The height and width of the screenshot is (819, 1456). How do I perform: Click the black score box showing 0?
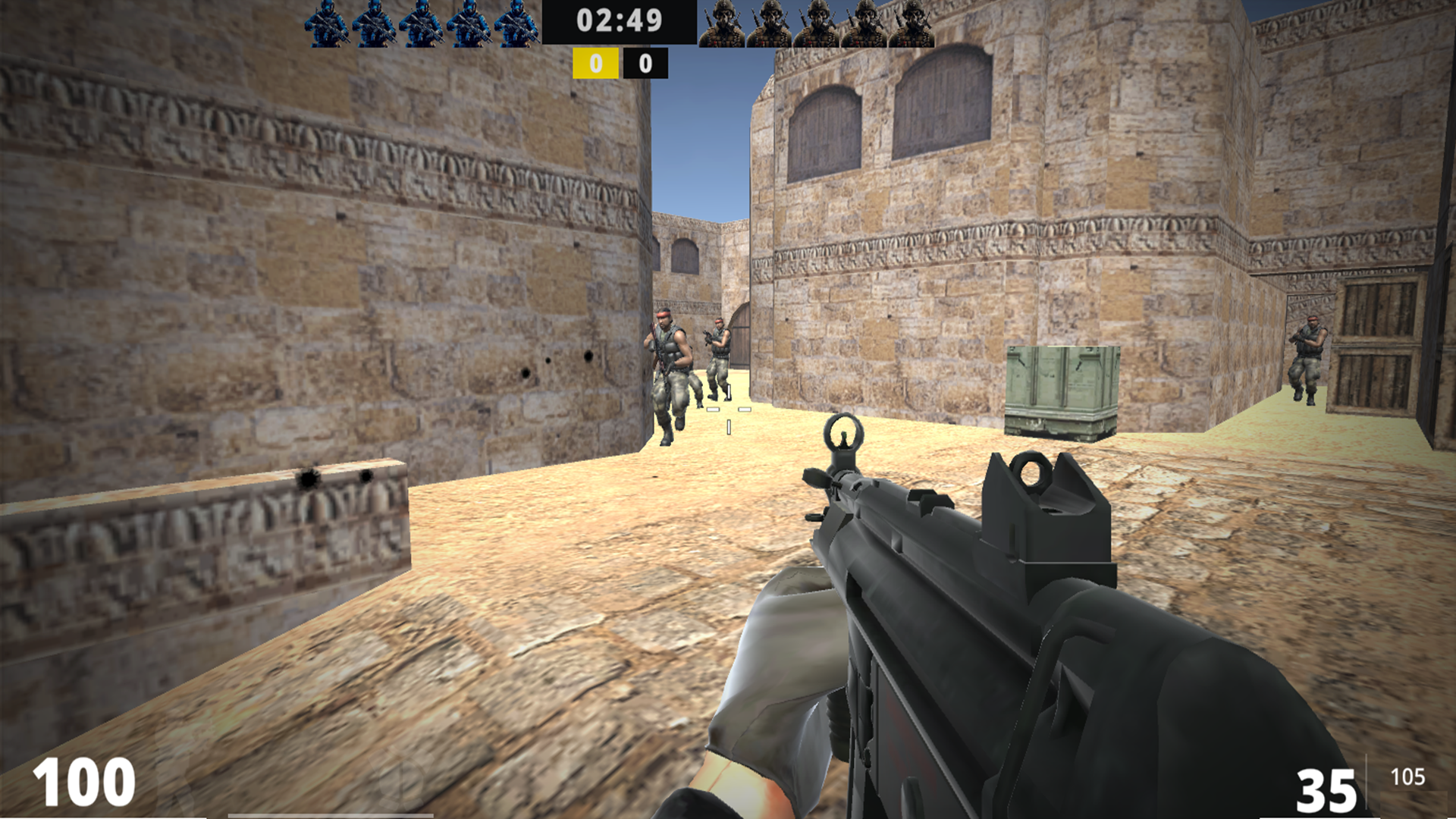644,64
